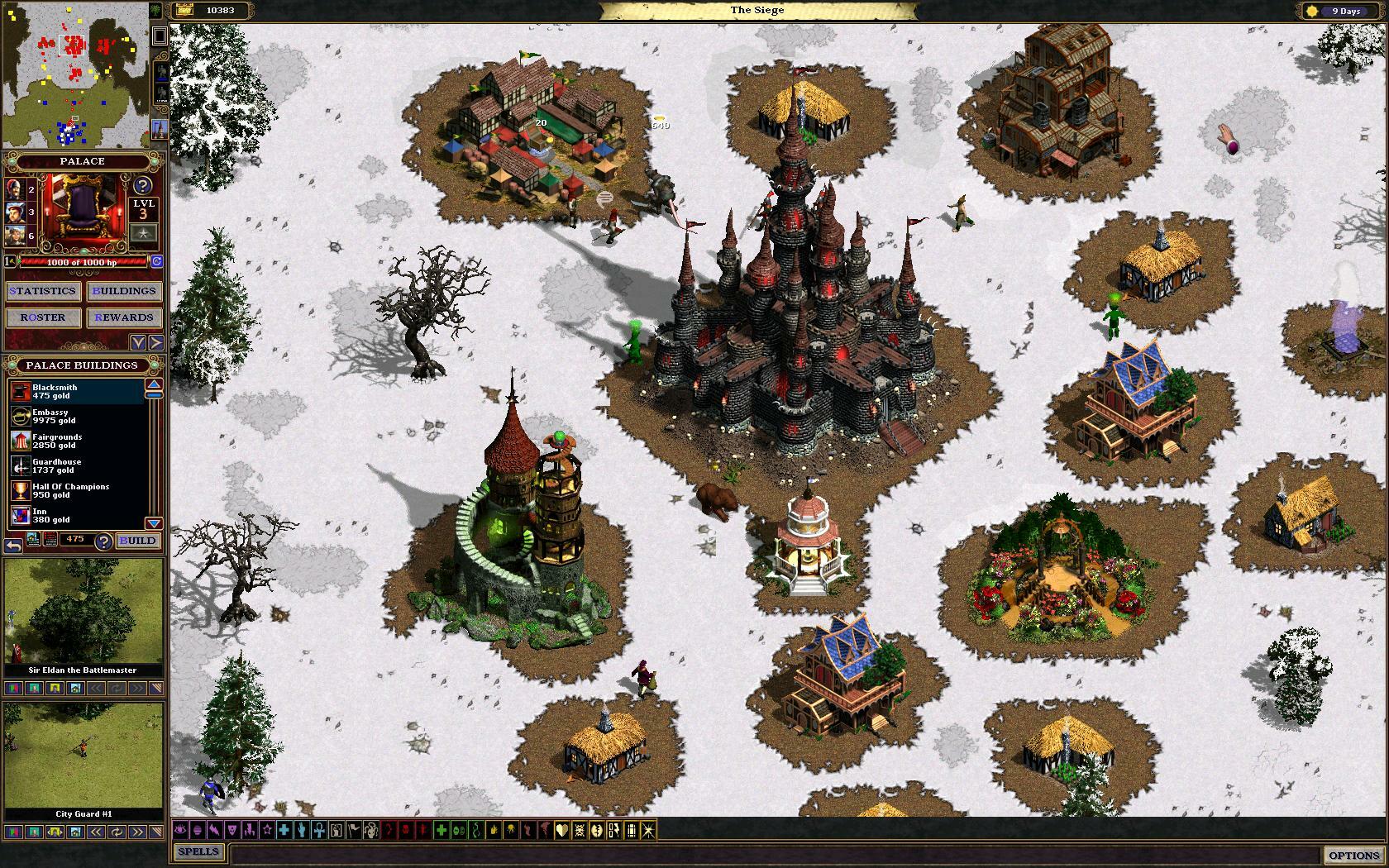Switch to the SPELLS tab

pos(198,851)
